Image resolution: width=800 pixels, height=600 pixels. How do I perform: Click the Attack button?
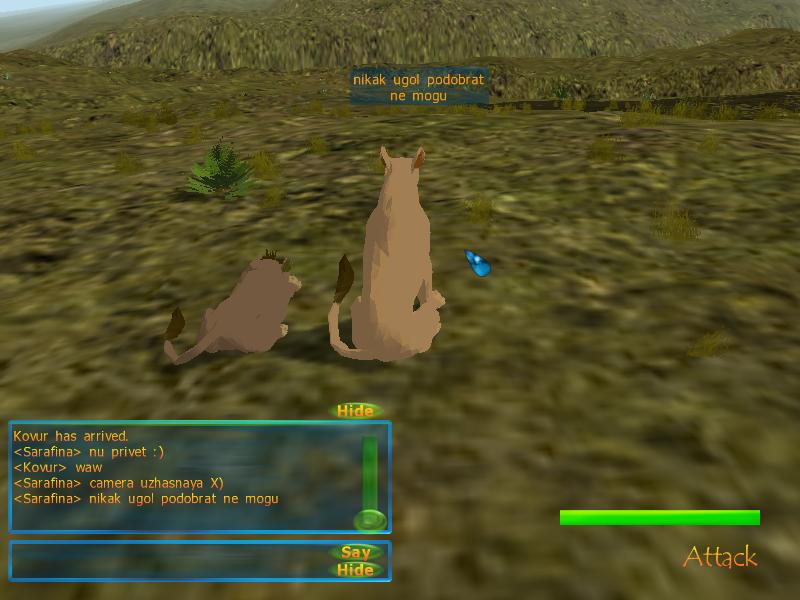tap(720, 557)
